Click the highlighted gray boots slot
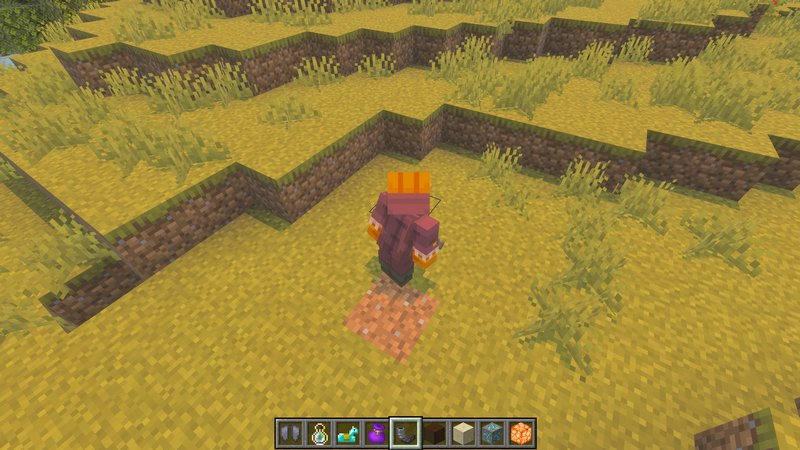 pos(405,433)
